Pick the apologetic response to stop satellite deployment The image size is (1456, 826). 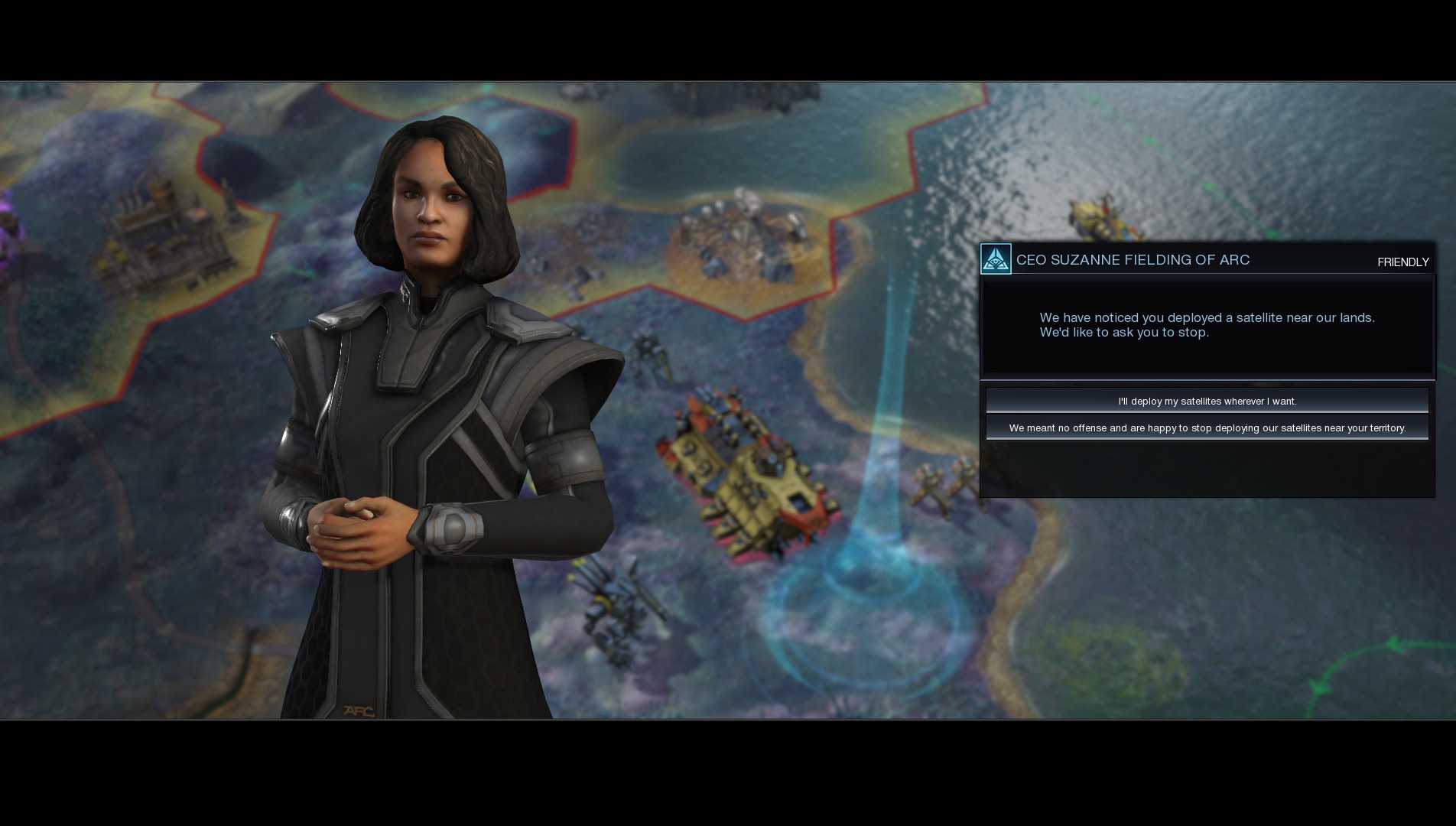[1207, 428]
